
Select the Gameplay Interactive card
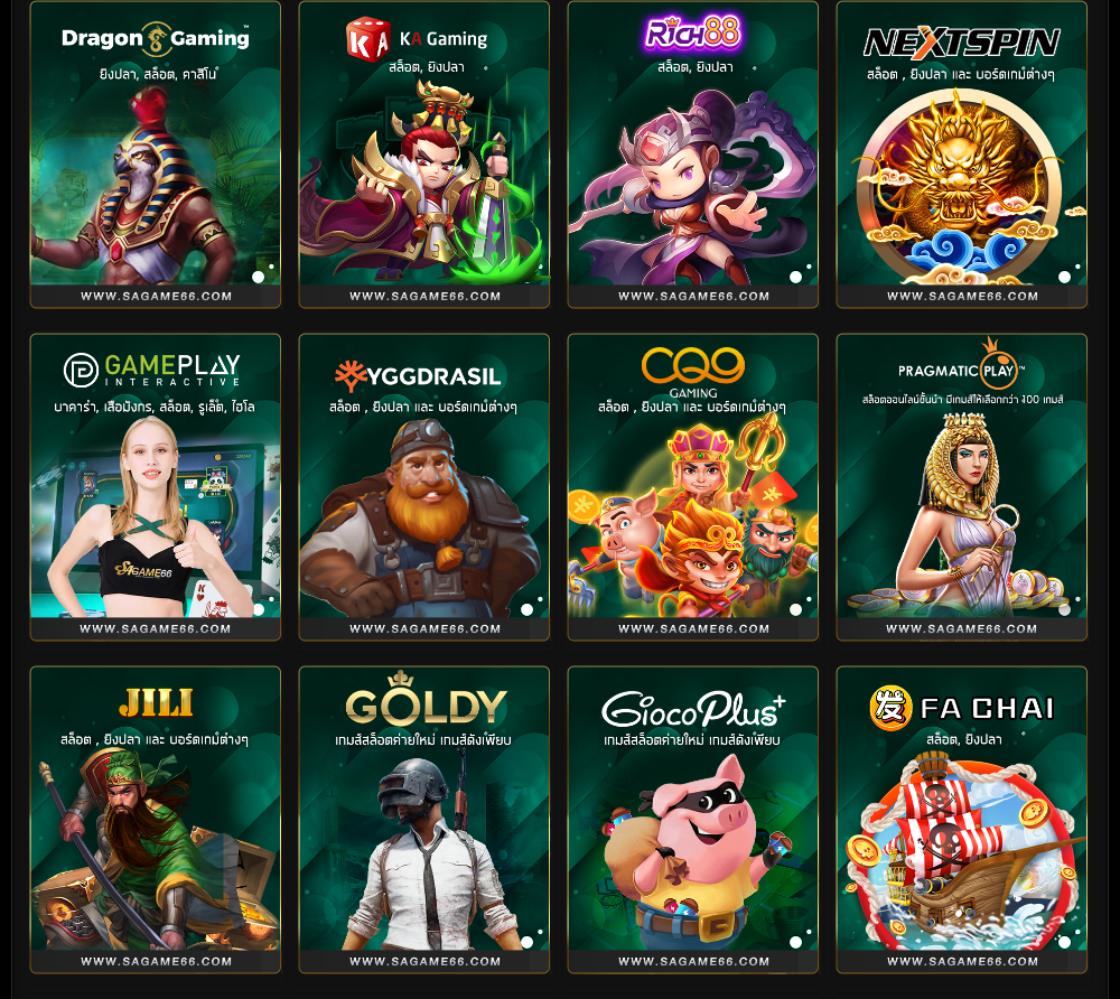[x=155, y=487]
